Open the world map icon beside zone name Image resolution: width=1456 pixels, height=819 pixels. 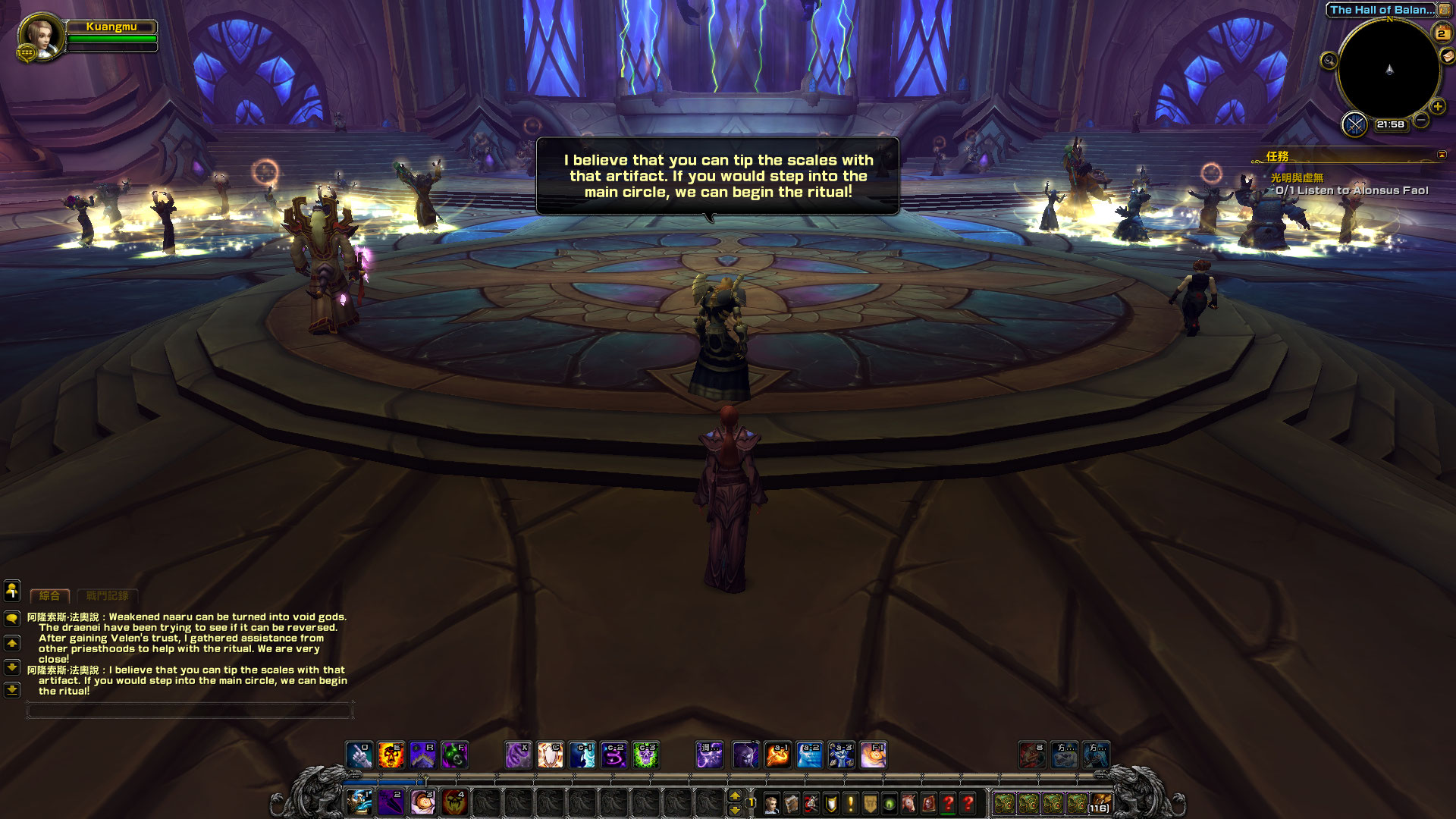(1445, 10)
